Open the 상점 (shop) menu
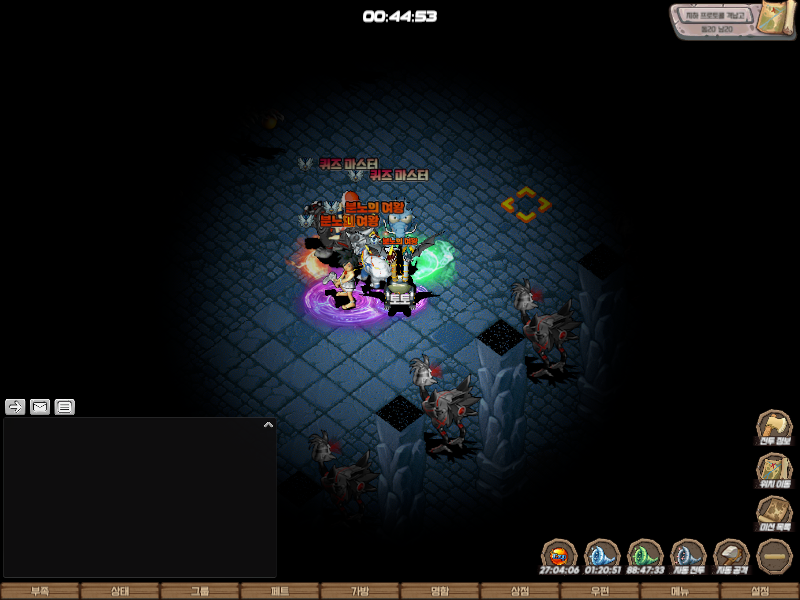Viewport: 800px width, 600px height. pyautogui.click(x=520, y=591)
